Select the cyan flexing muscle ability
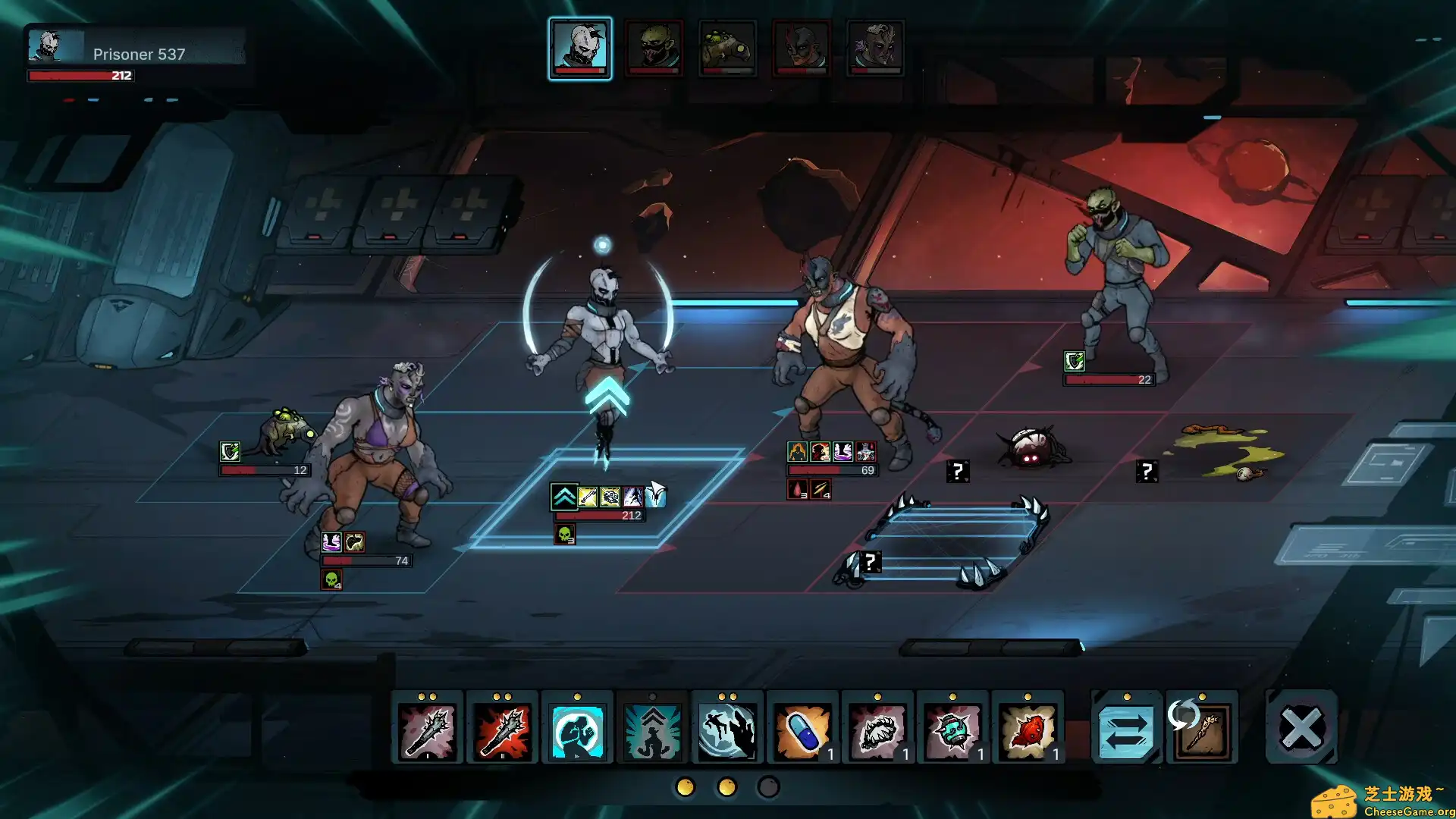The width and height of the screenshot is (1456, 819). 577,730
